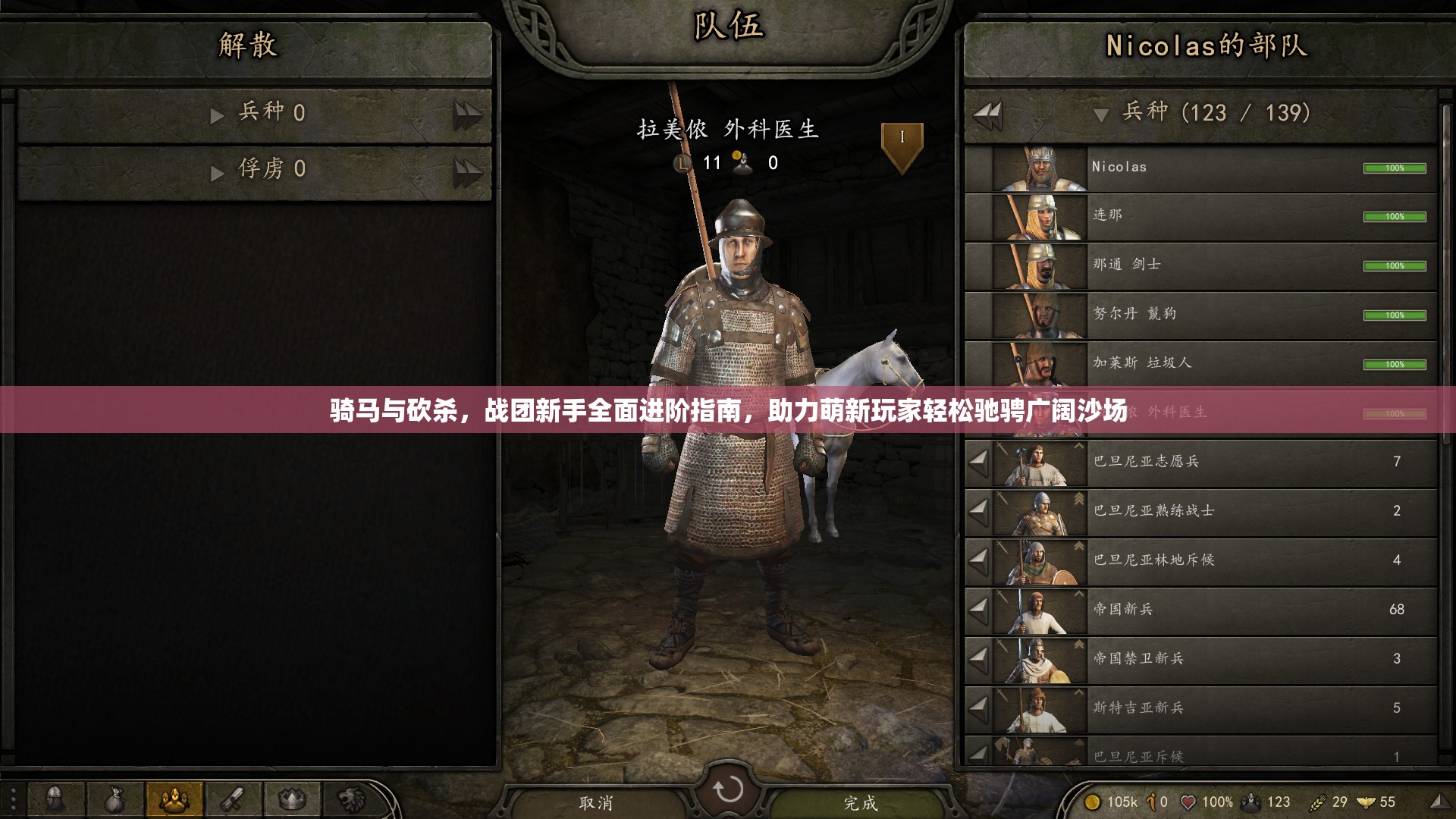Open the kingdom crown icon
The width and height of the screenshot is (1456, 819).
pos(292,800)
